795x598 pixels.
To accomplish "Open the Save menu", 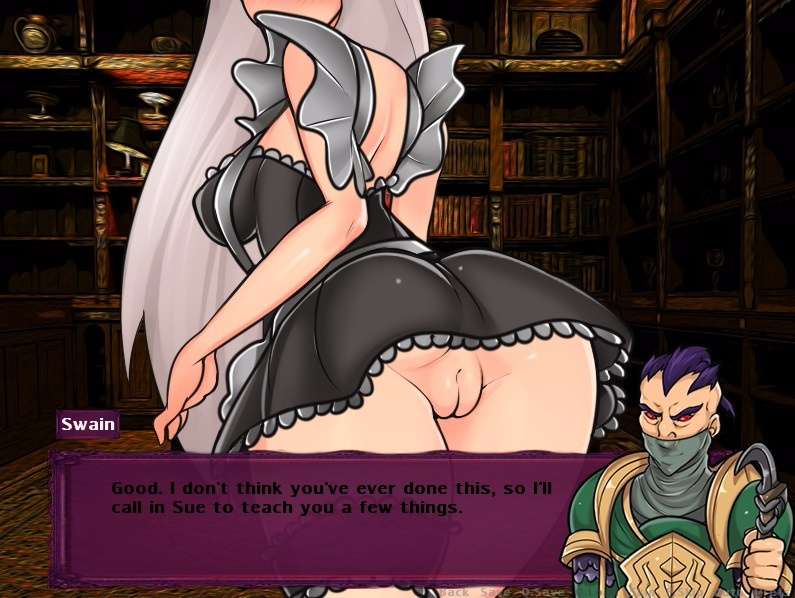I will pos(495,591).
